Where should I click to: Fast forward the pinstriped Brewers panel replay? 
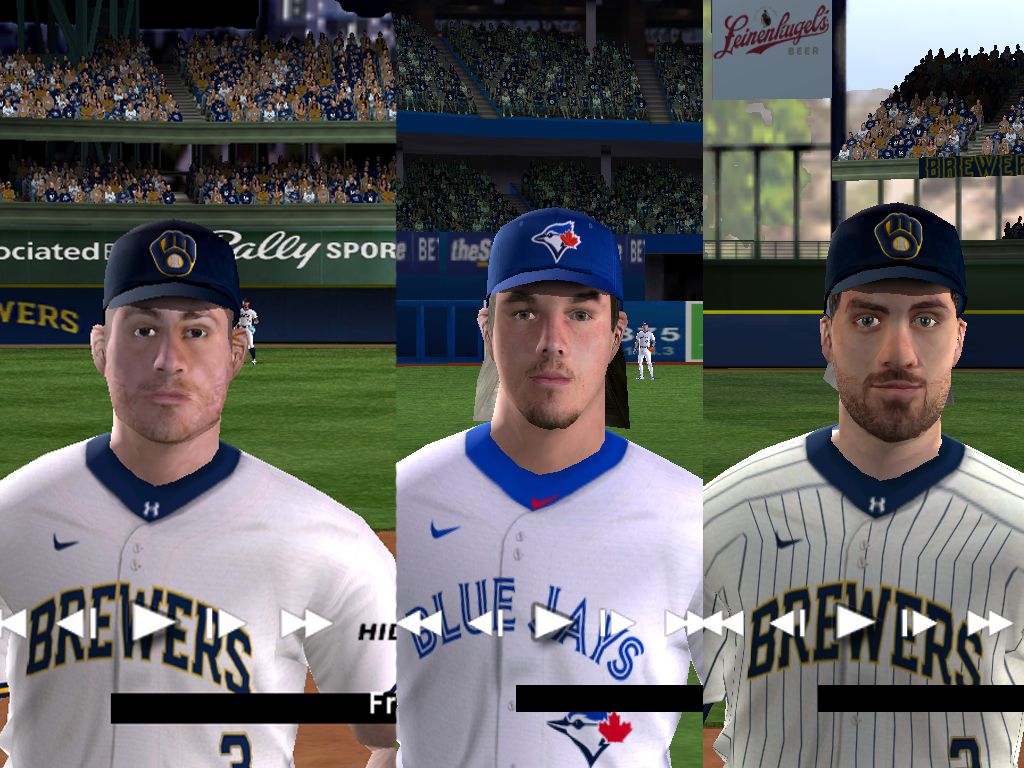pos(989,623)
